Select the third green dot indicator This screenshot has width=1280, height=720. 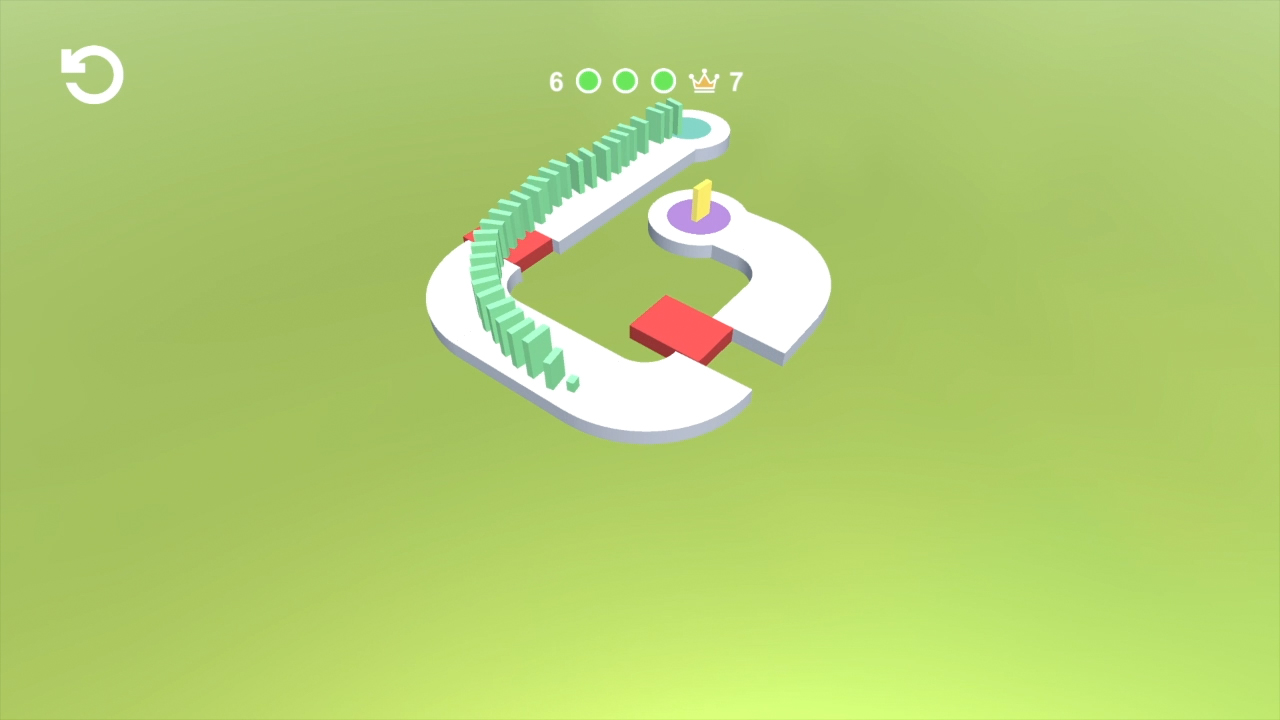662,80
